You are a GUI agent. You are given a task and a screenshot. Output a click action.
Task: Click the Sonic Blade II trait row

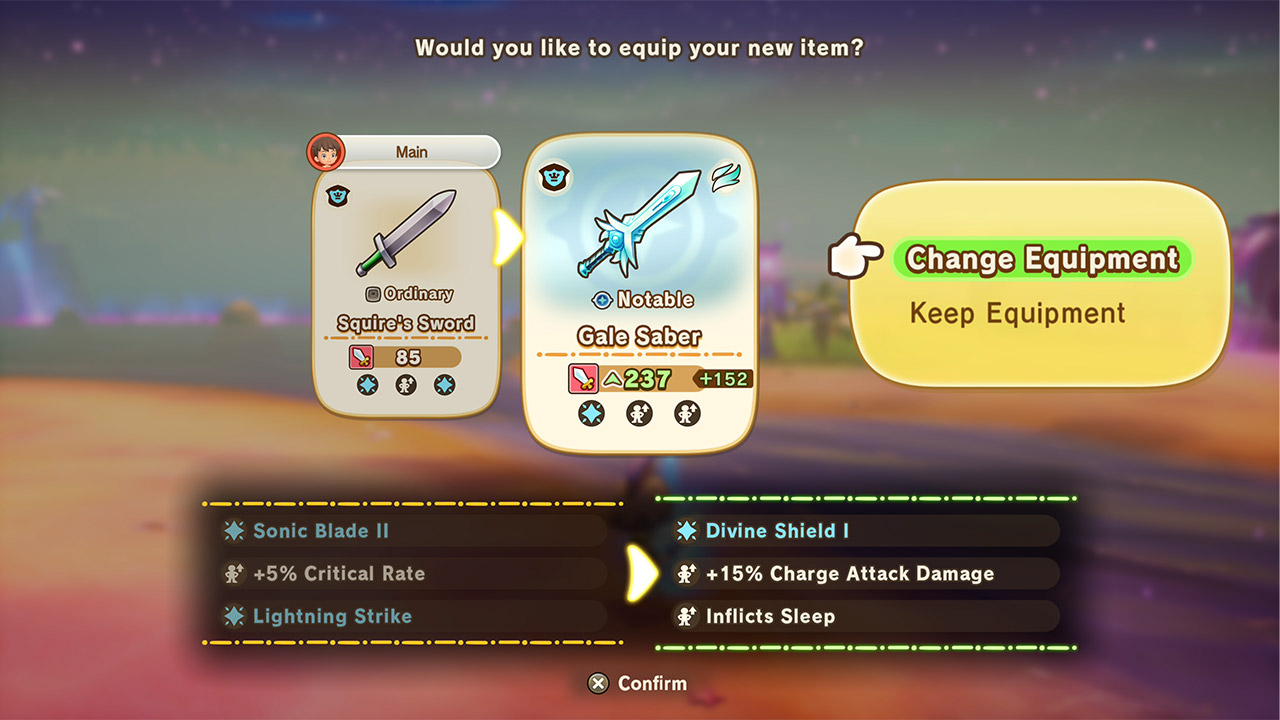coord(412,531)
